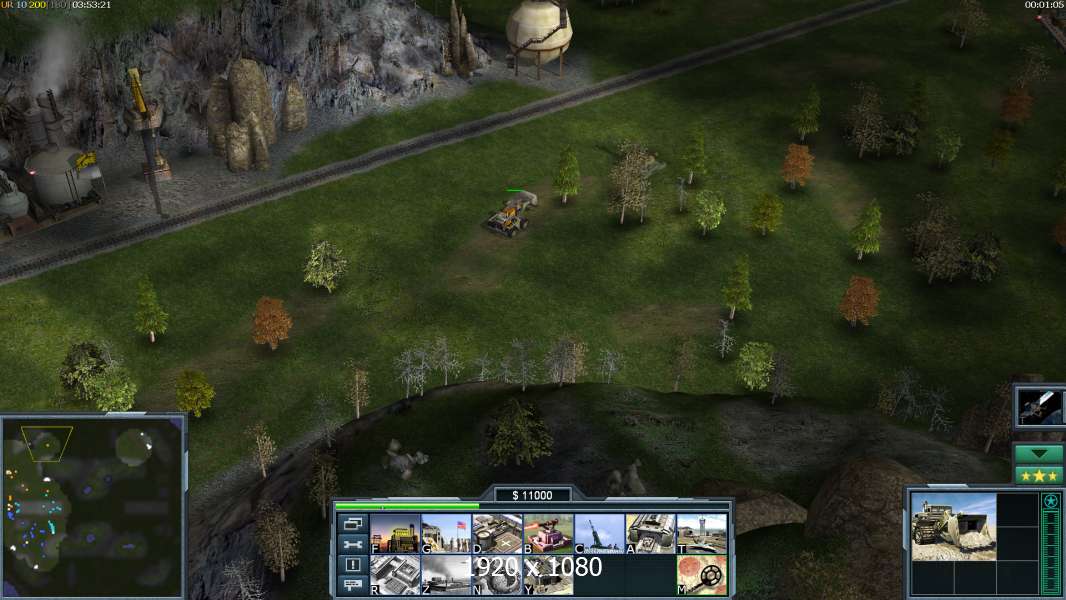The image size is (1066, 600).
Task: Click the minimap to move the camera
Action: [x=92, y=507]
